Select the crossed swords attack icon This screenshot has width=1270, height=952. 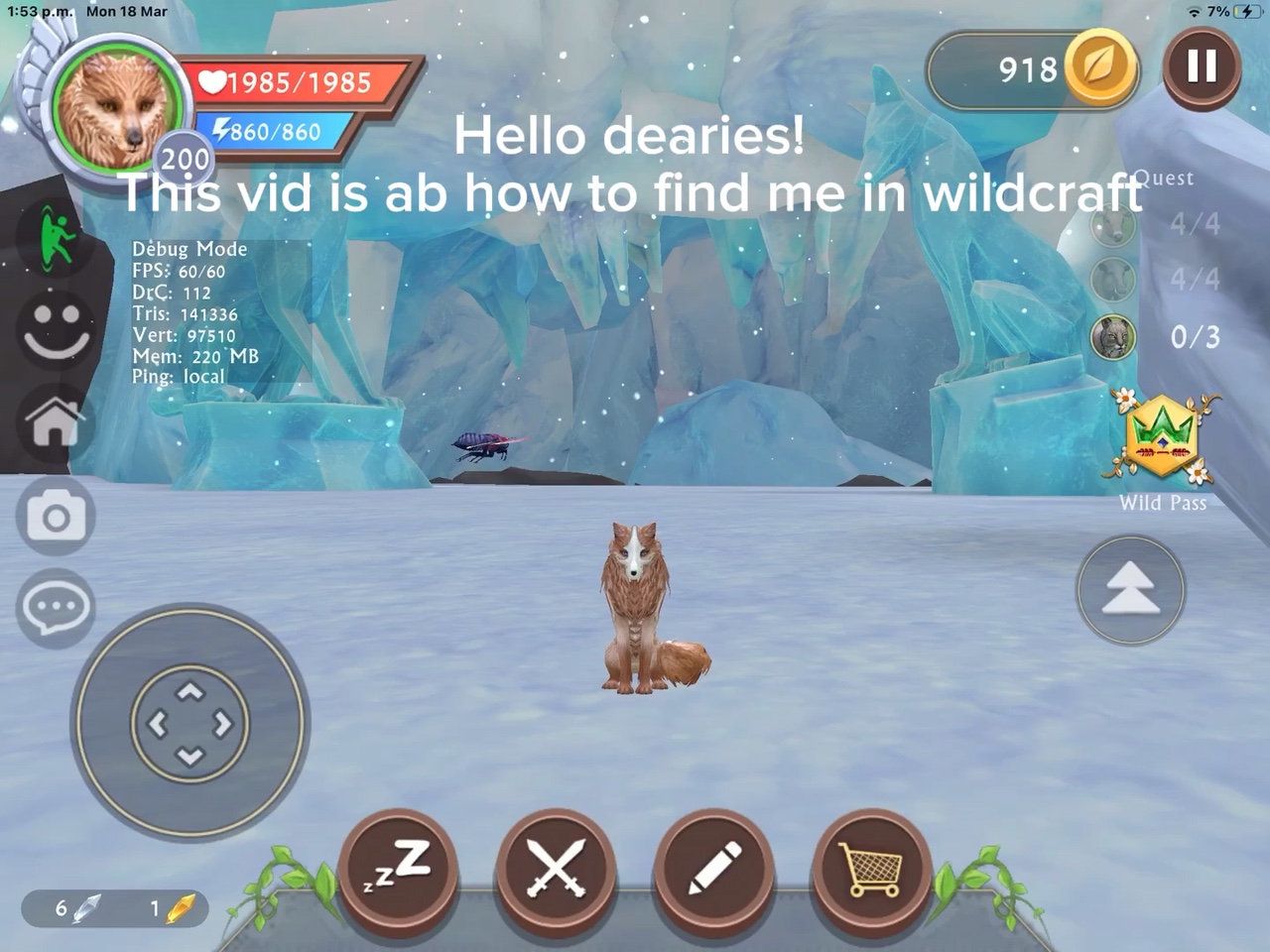pos(556,873)
